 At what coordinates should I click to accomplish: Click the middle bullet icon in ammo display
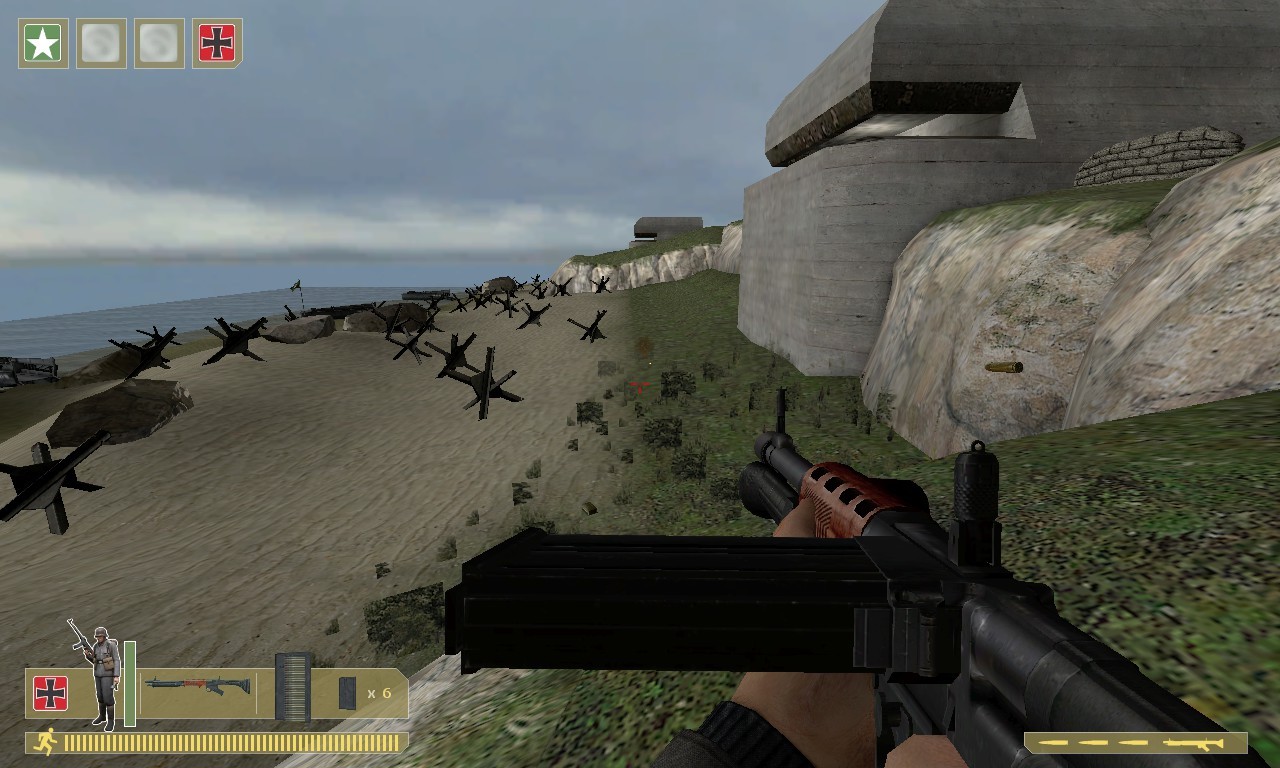point(1092,743)
